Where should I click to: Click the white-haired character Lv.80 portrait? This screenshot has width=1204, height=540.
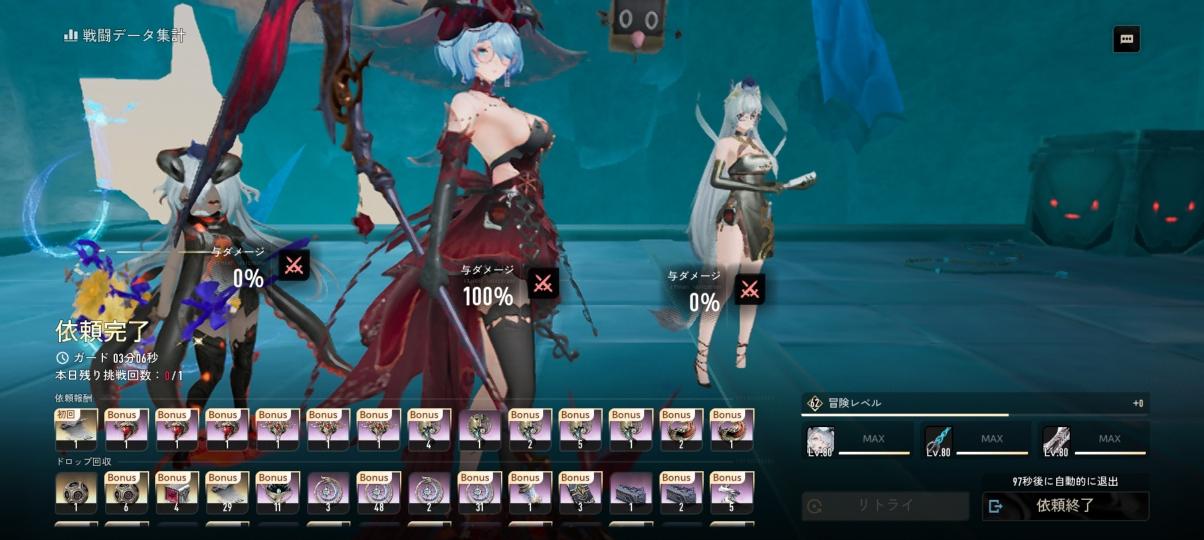pos(821,441)
